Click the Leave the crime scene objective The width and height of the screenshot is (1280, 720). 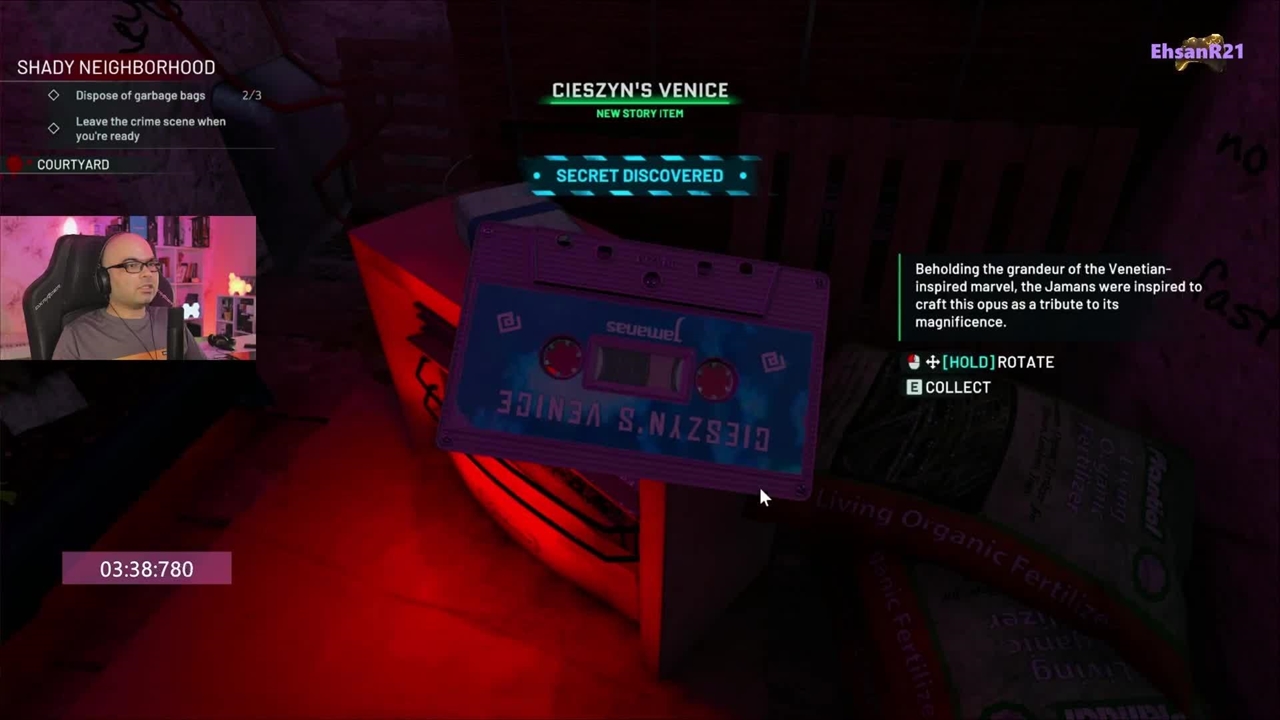point(150,129)
